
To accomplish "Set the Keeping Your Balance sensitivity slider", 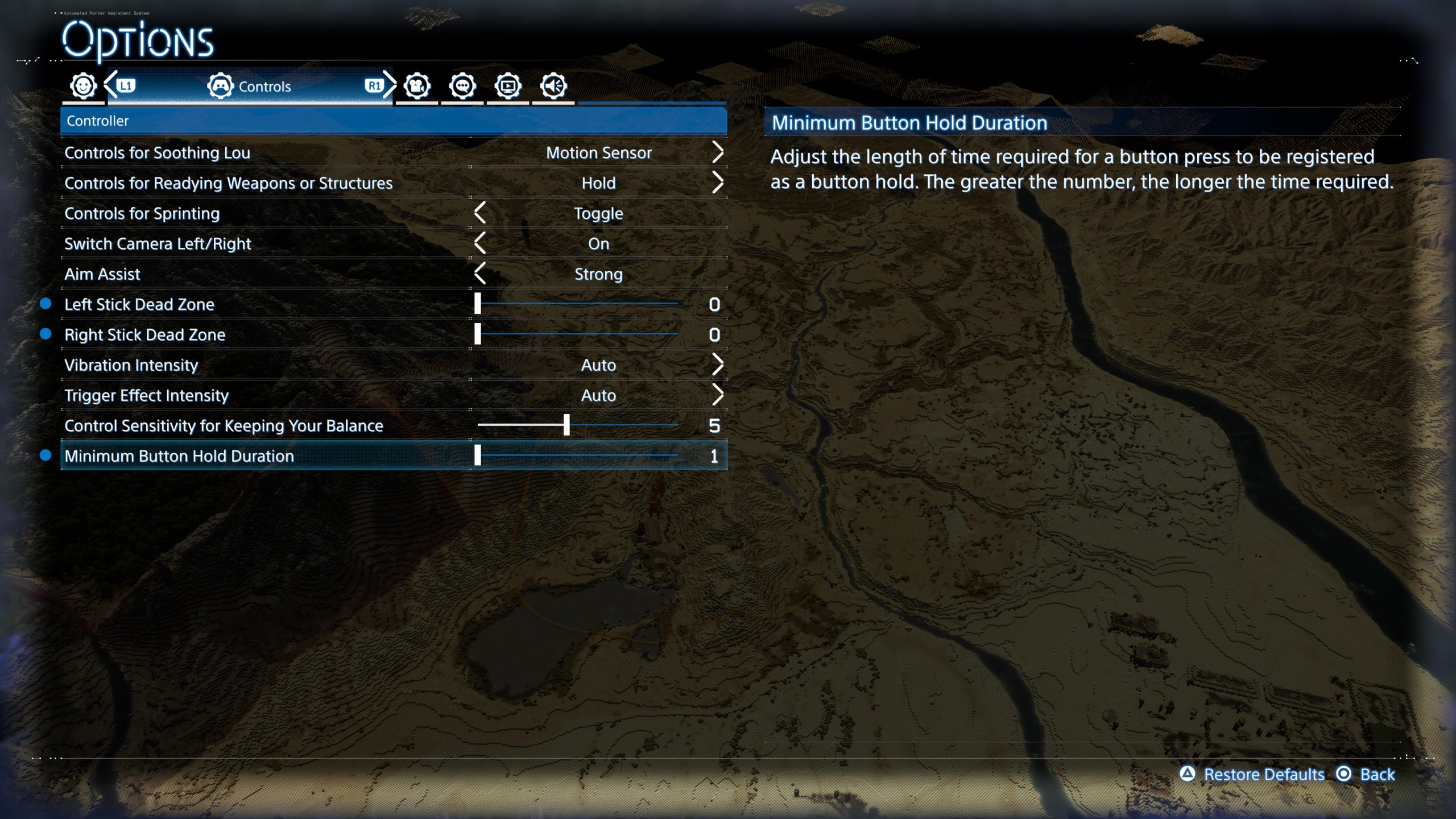I will pos(566,425).
